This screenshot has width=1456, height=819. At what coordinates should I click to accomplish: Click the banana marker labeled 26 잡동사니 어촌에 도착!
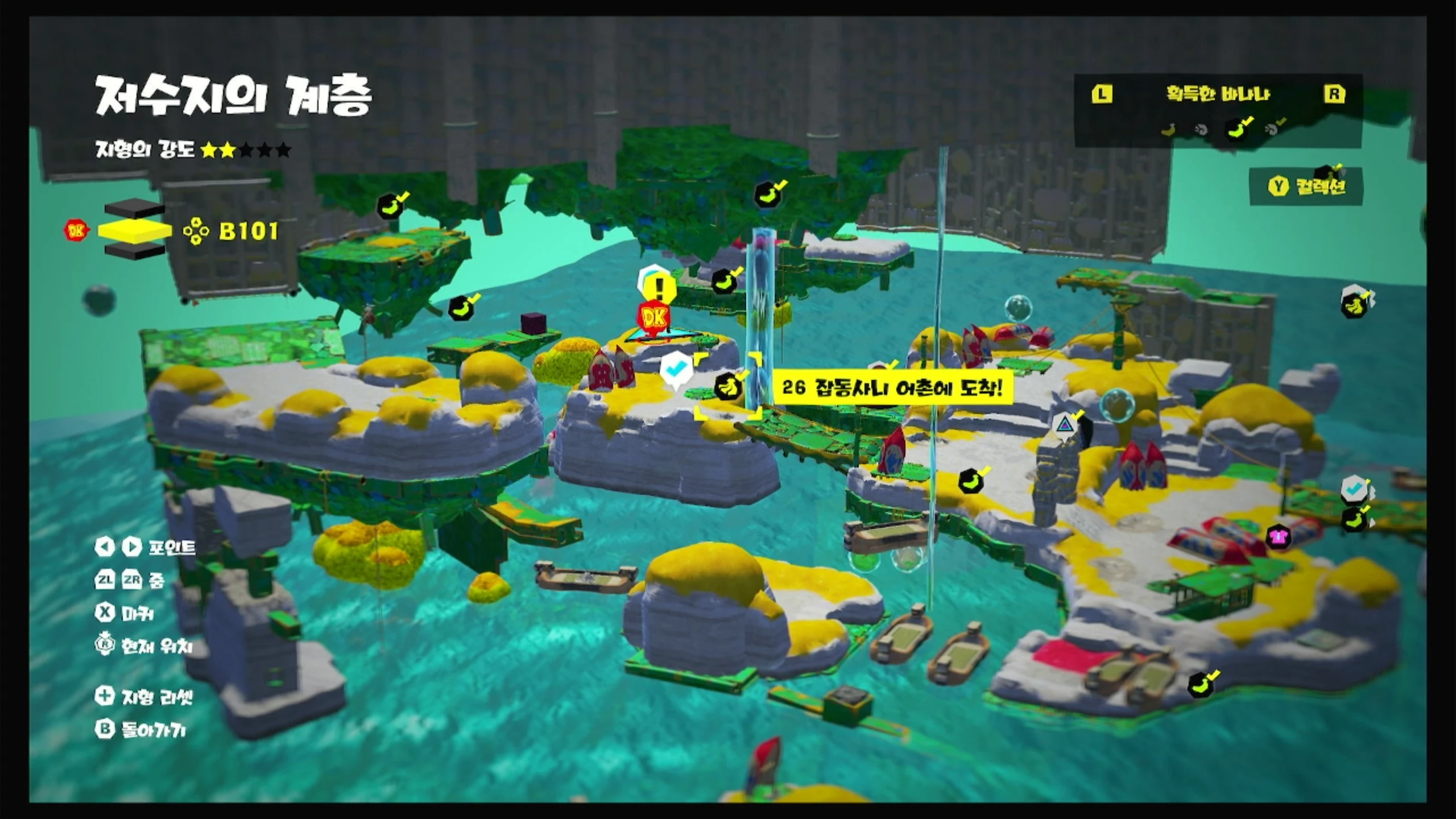tap(728, 386)
